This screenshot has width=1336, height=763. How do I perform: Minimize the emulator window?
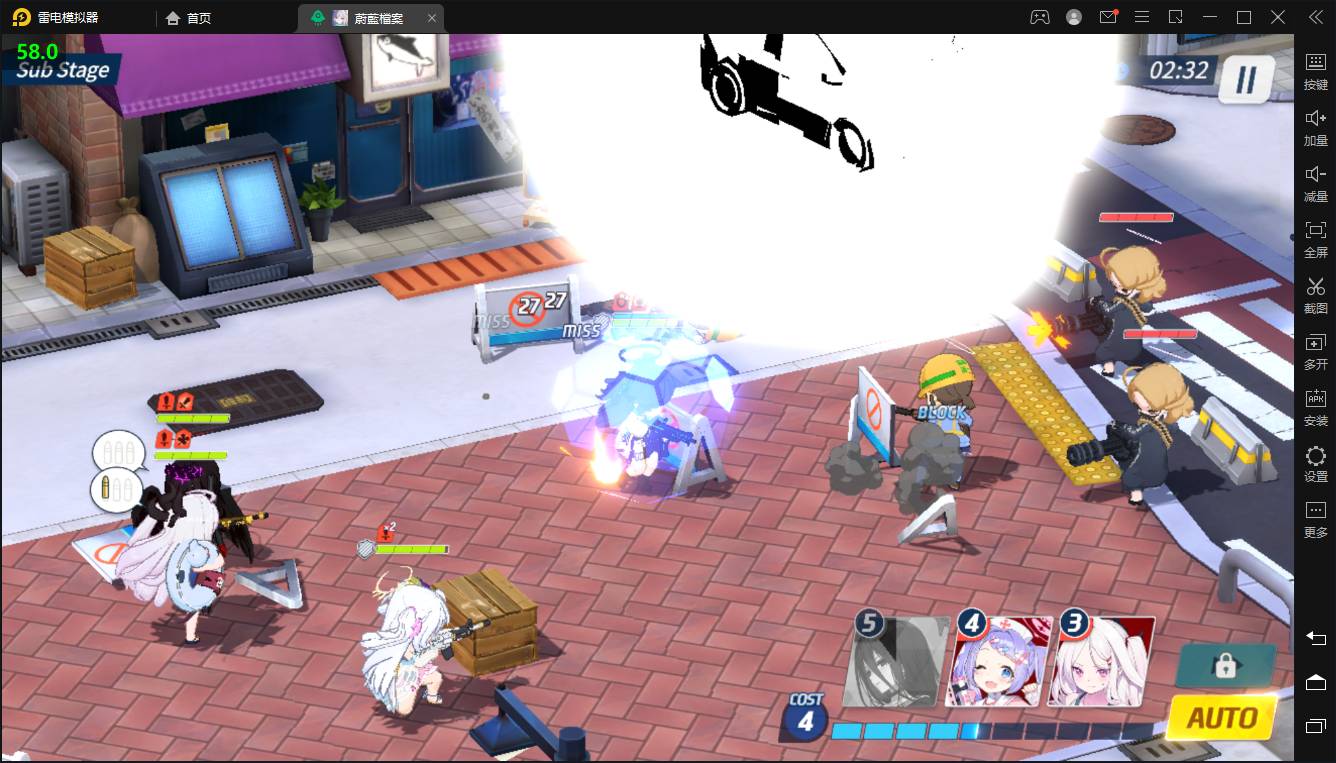tap(1210, 17)
